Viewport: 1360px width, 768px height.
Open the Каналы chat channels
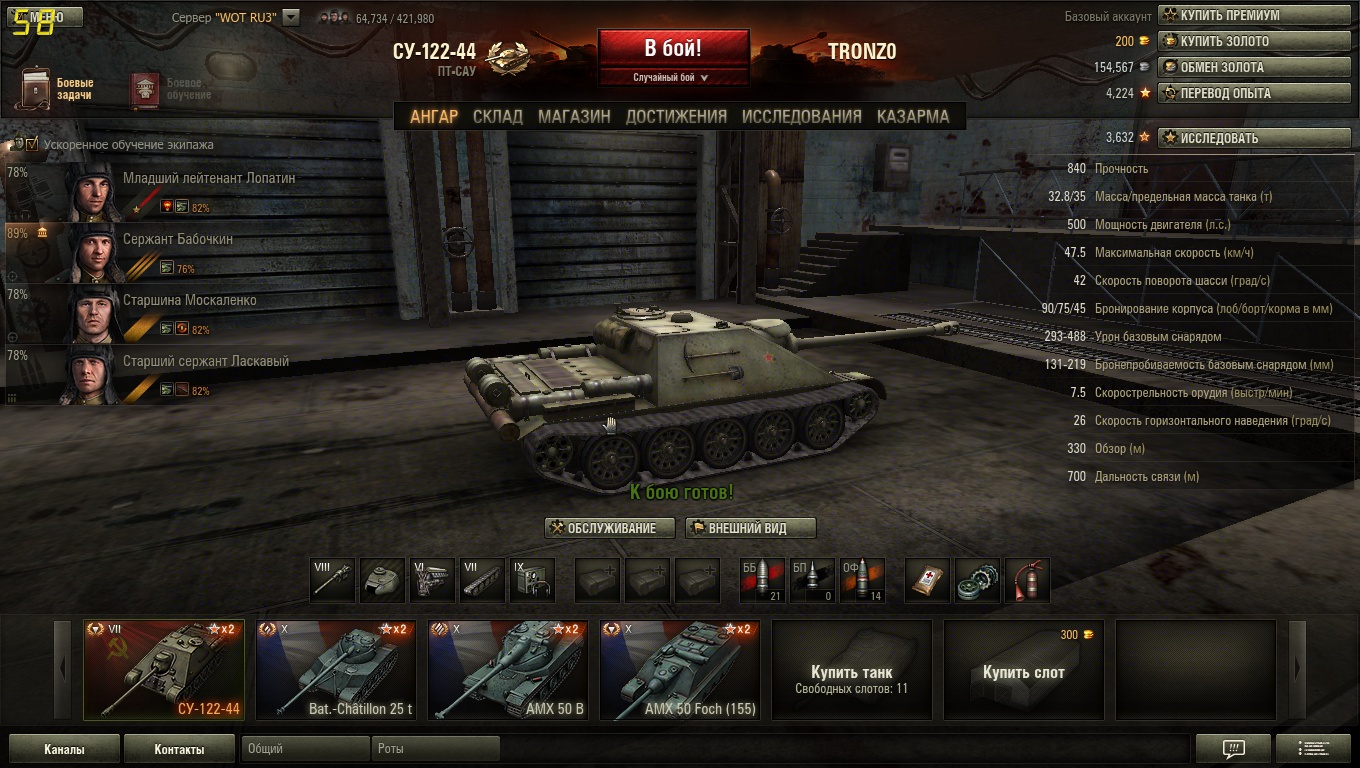(64, 749)
